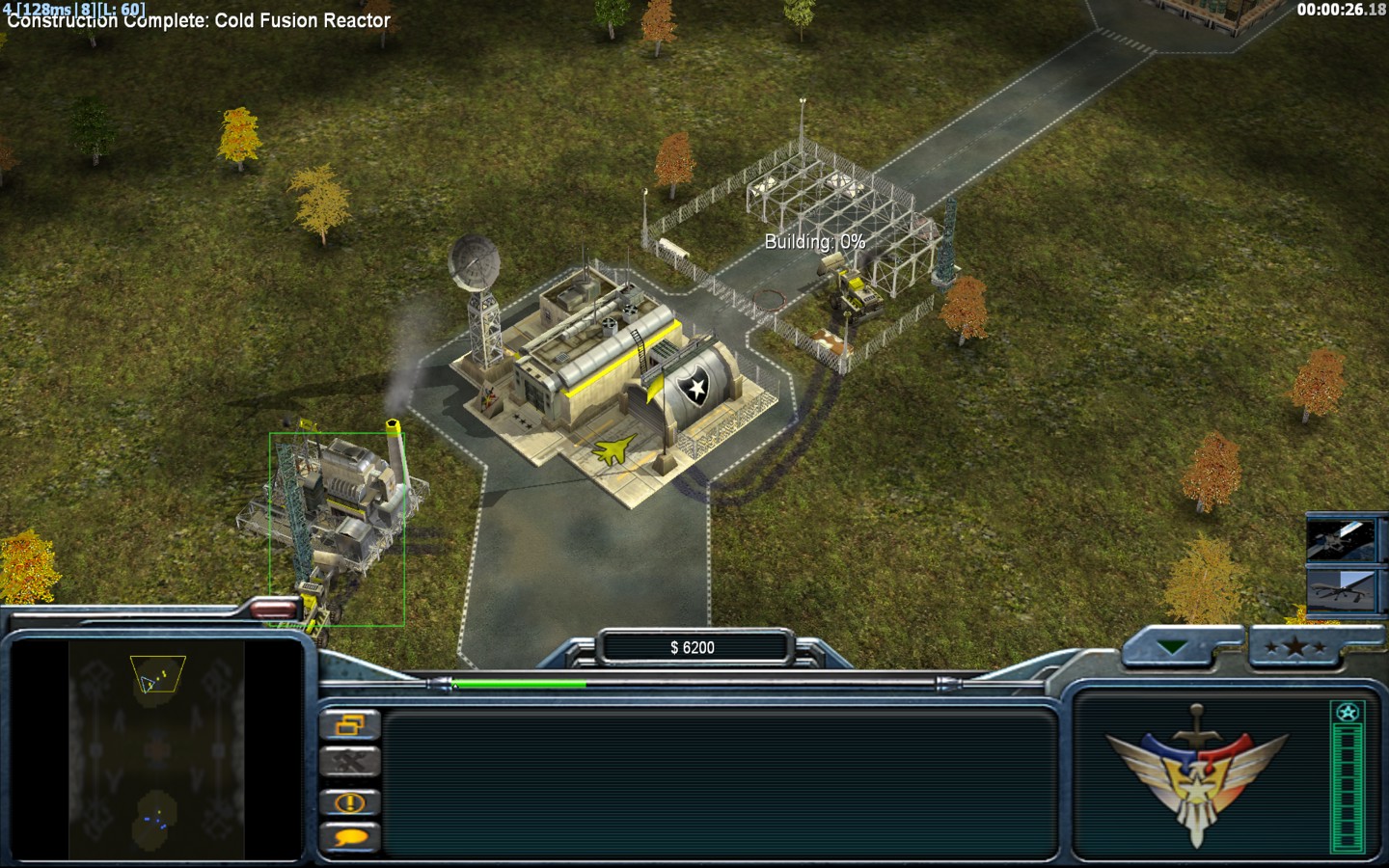Hide the control bar with the green arrow
1389x868 pixels.
tap(1173, 648)
